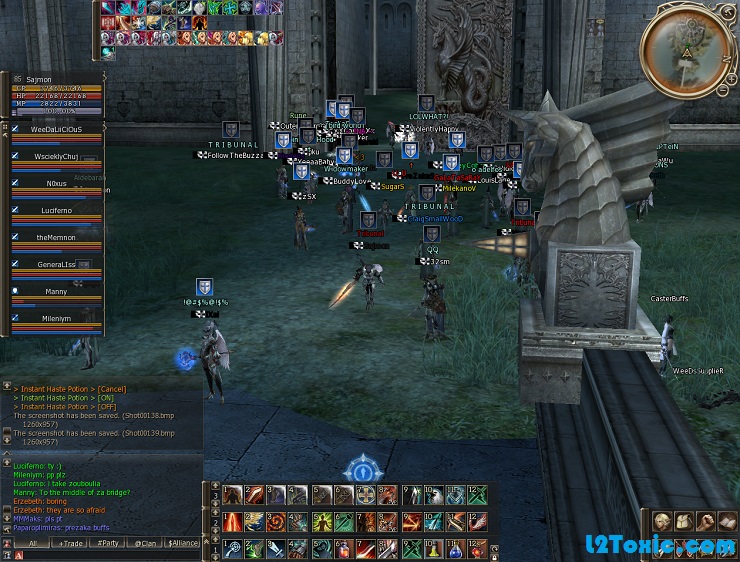Target party member Luciferno

tap(57, 211)
